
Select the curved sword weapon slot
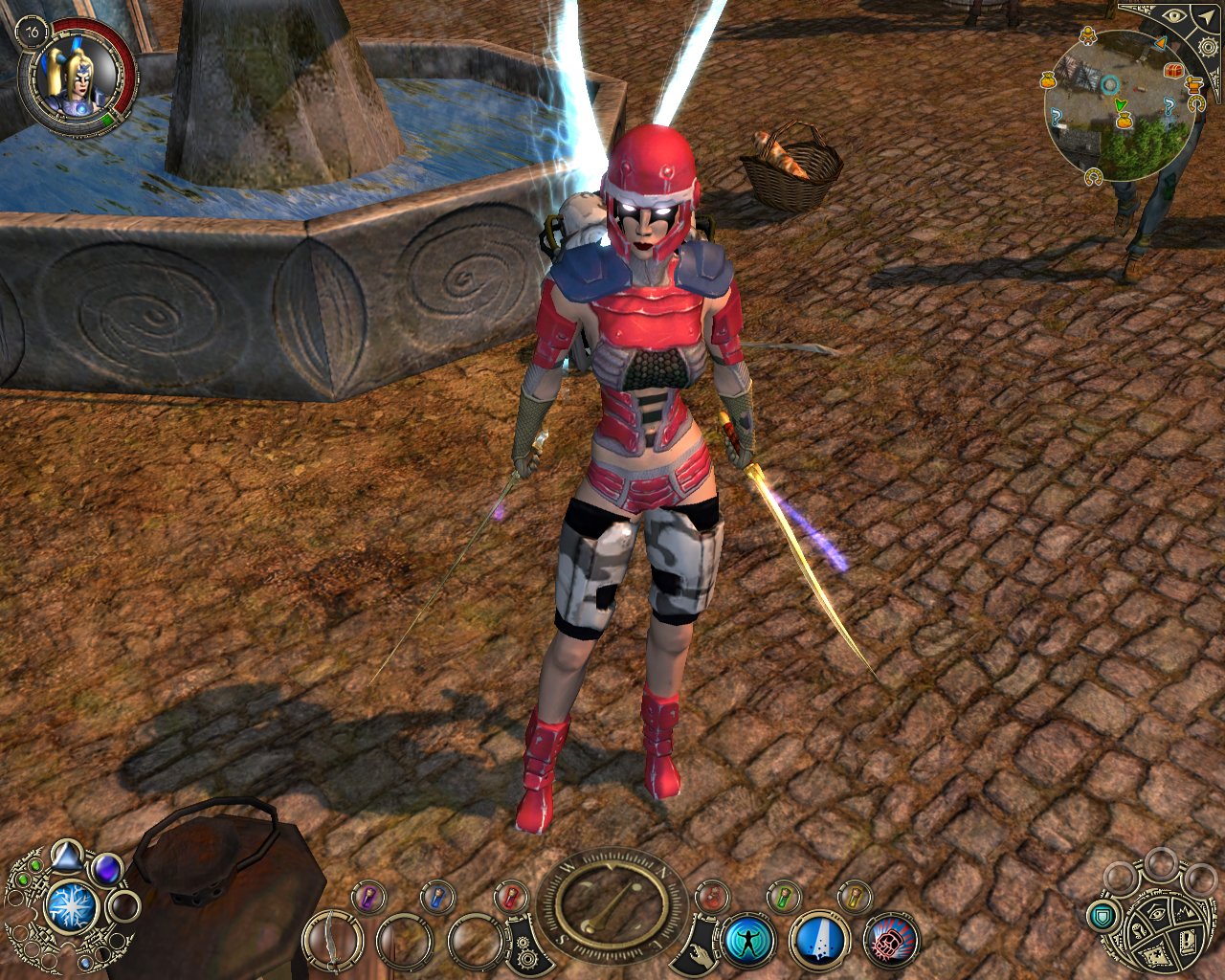tap(332, 940)
